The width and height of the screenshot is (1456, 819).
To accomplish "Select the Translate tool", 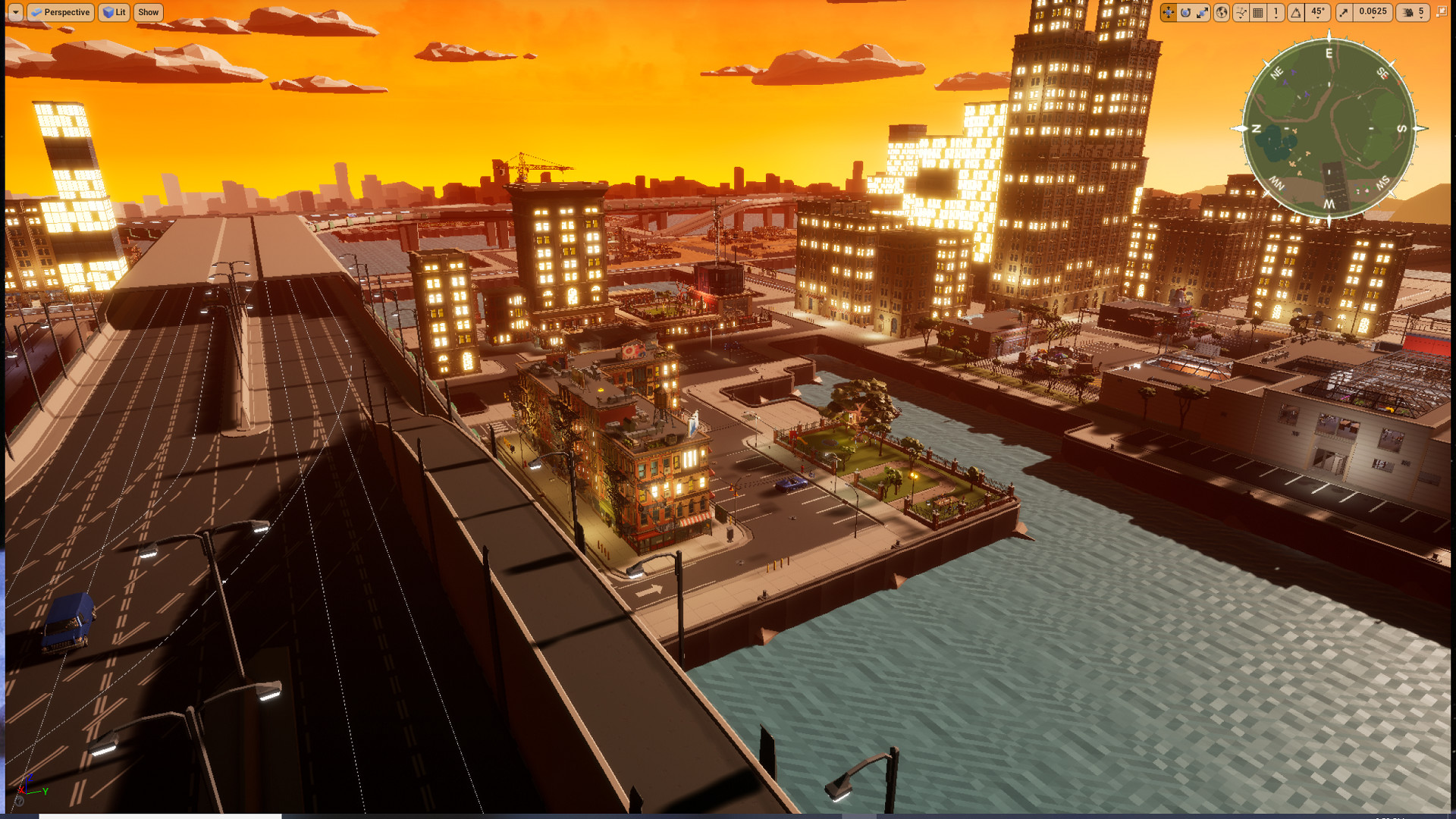I will 1168,12.
